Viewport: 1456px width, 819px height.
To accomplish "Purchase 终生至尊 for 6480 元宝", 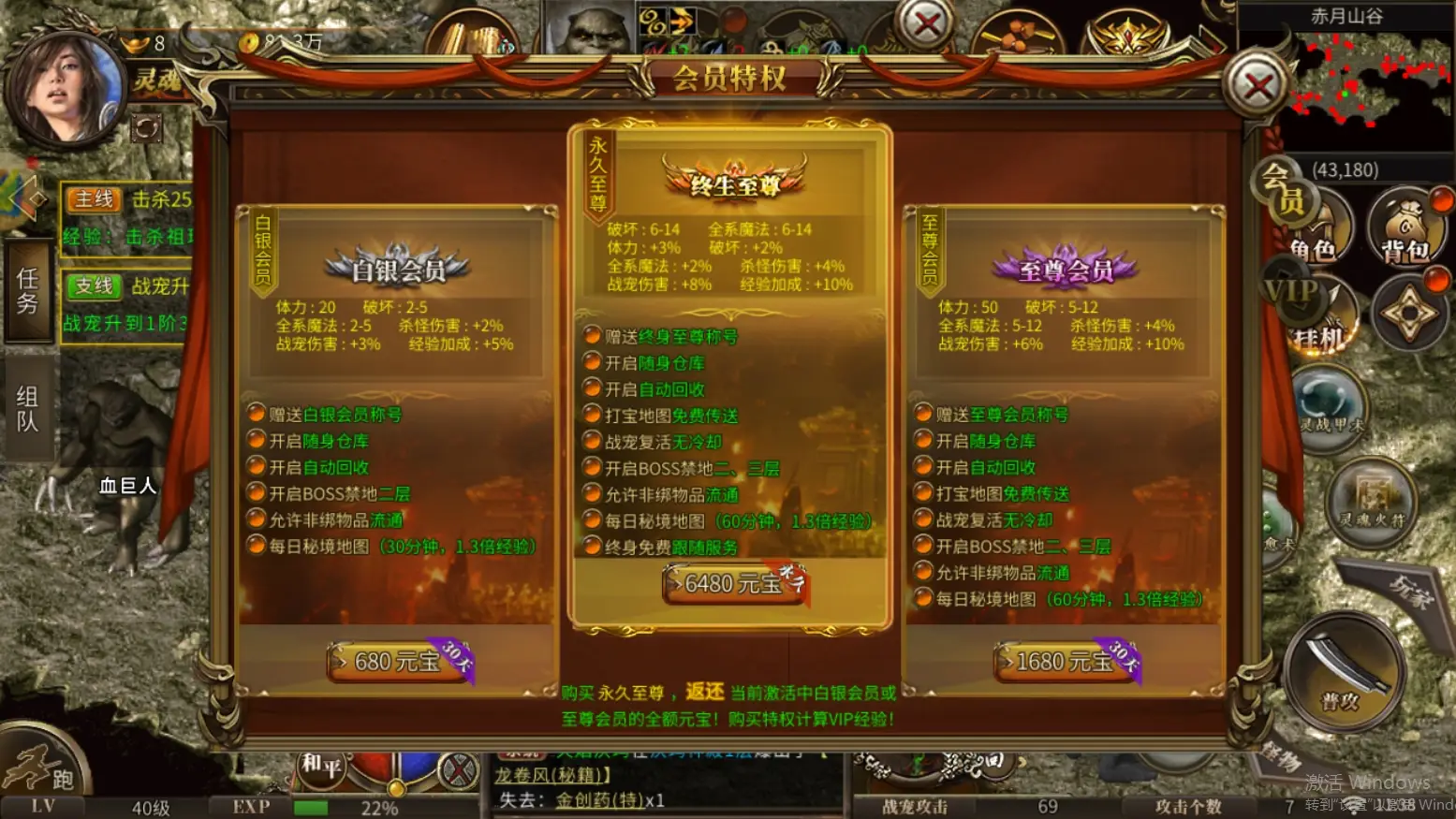I will pyautogui.click(x=731, y=584).
